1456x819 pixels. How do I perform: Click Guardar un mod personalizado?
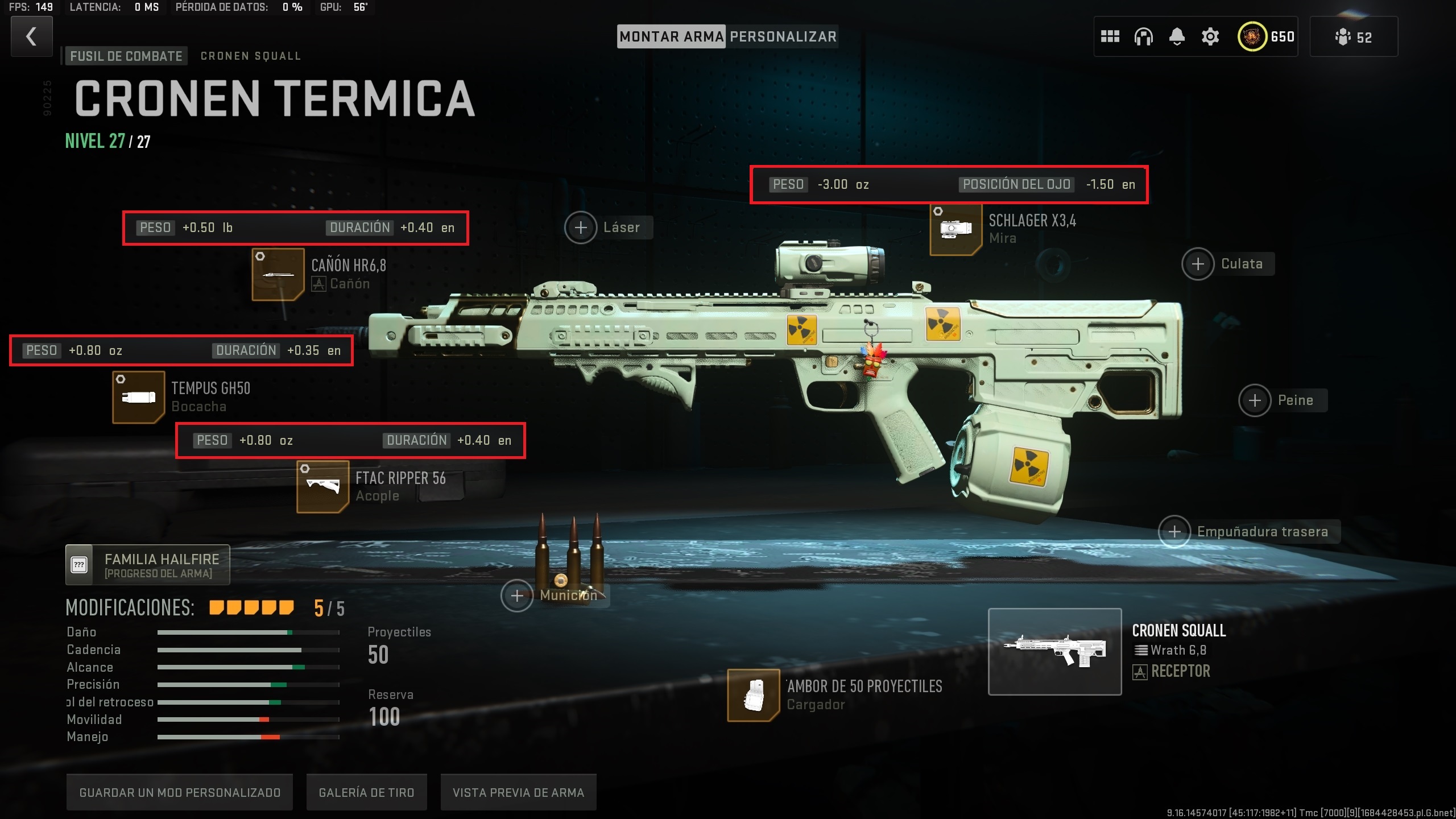click(180, 792)
